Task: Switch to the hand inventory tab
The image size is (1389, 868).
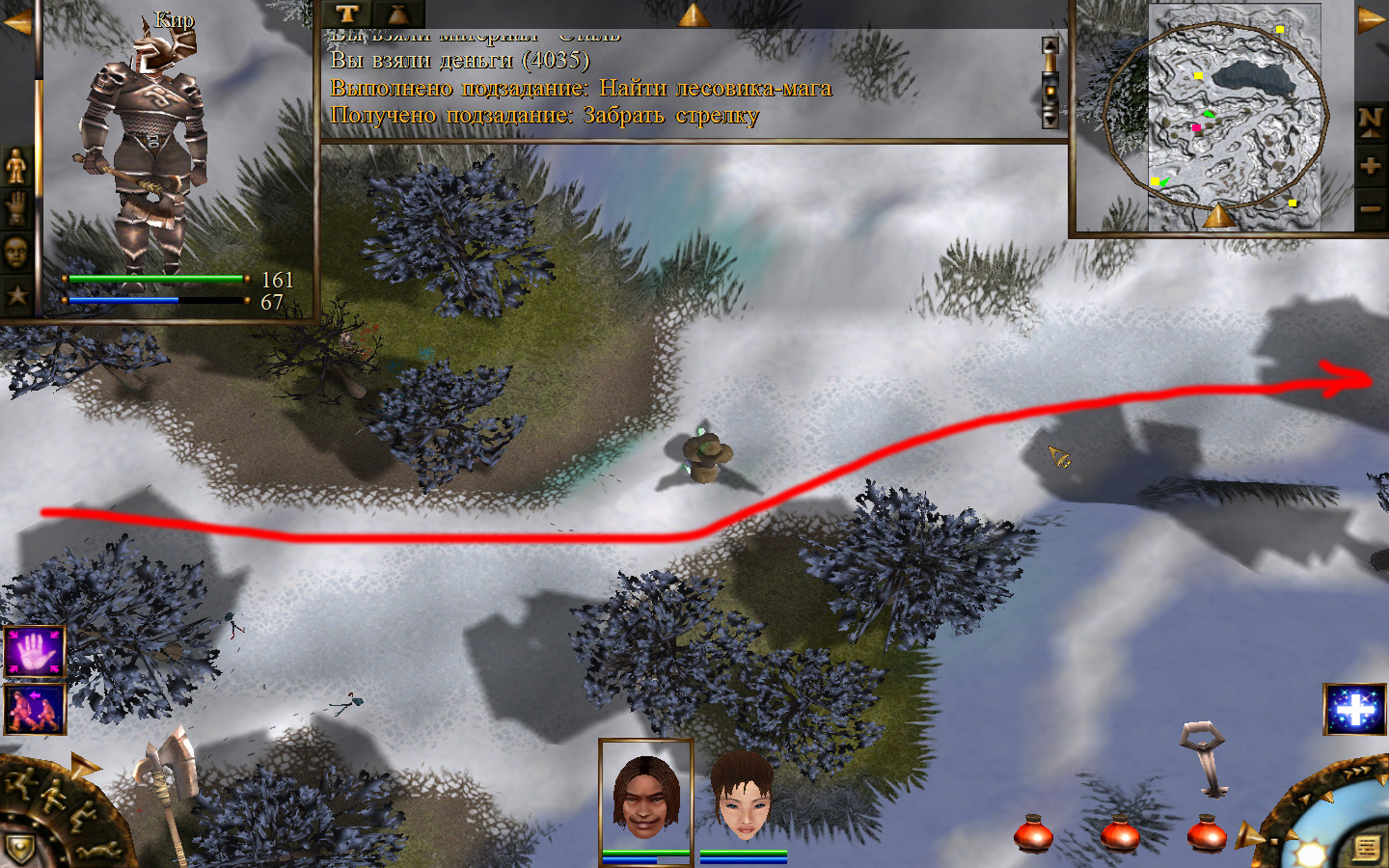Action: 16,208
